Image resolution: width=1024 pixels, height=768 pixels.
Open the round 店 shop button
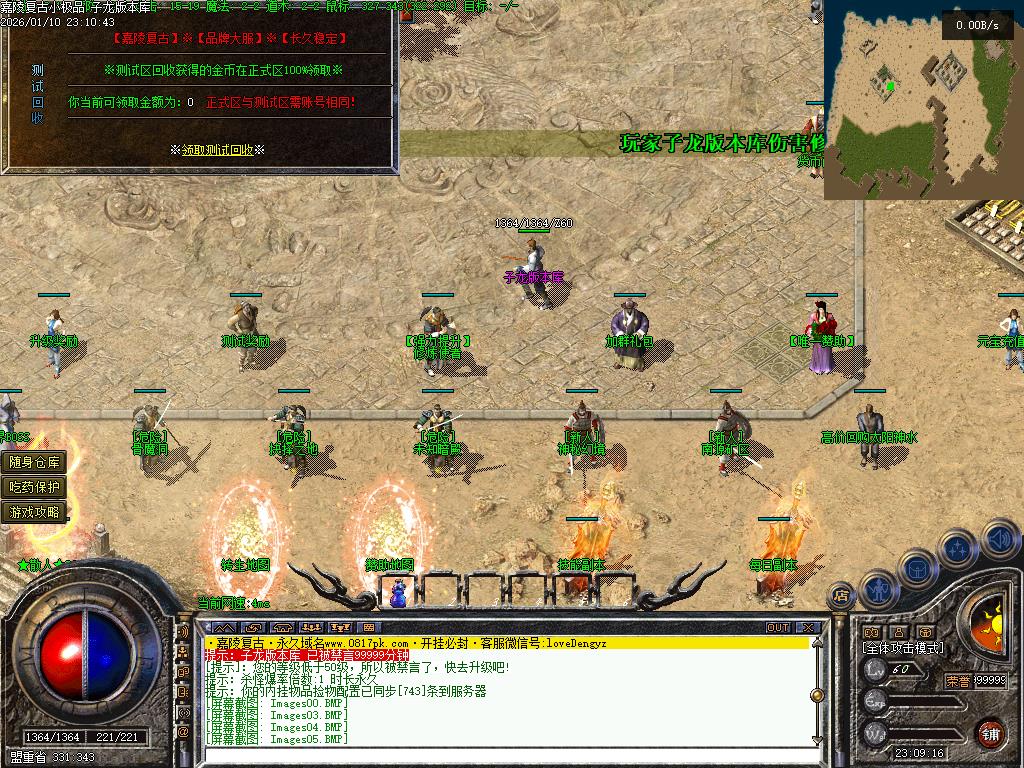tap(841, 594)
